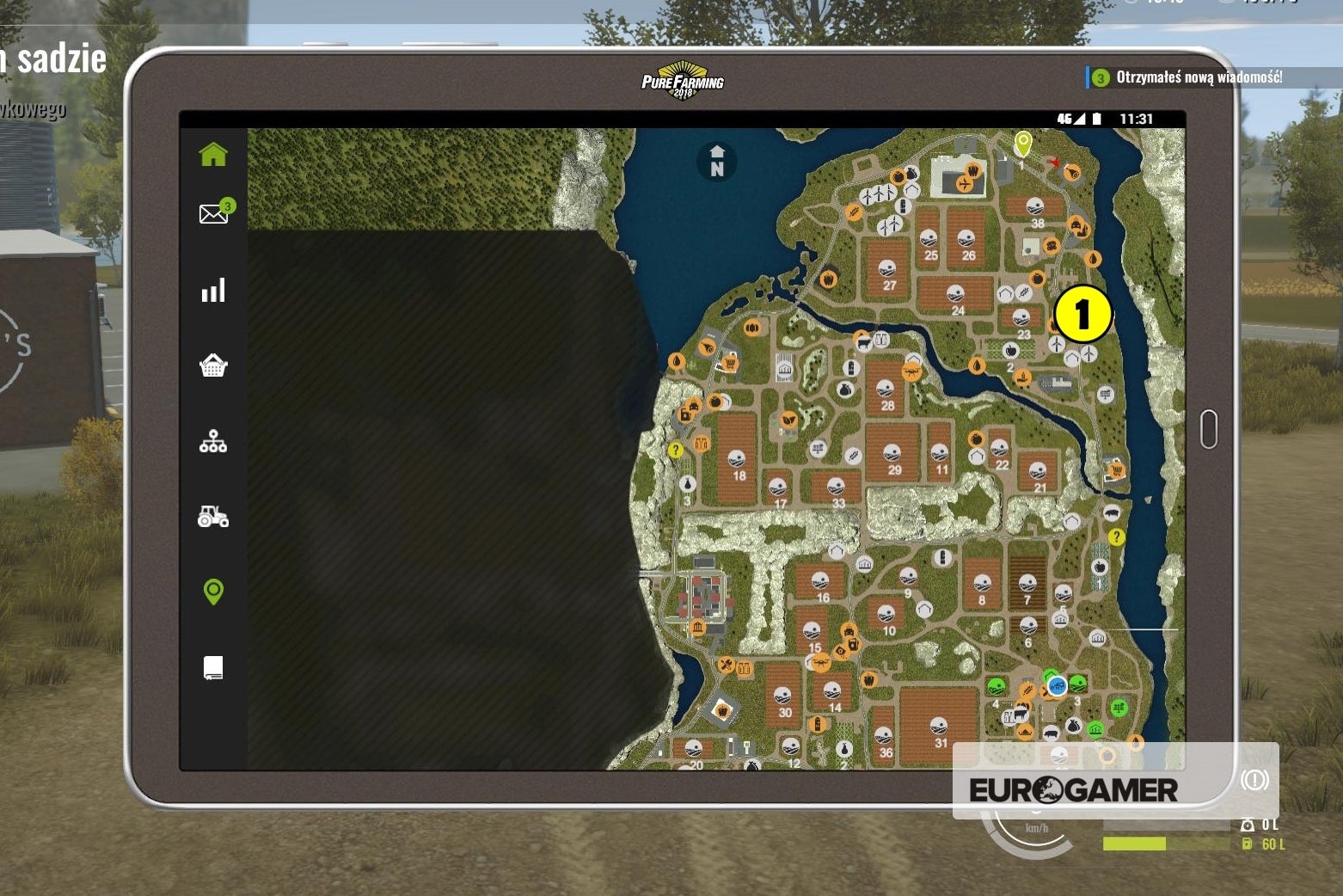Select the green map location pin in sidebar

[x=212, y=591]
